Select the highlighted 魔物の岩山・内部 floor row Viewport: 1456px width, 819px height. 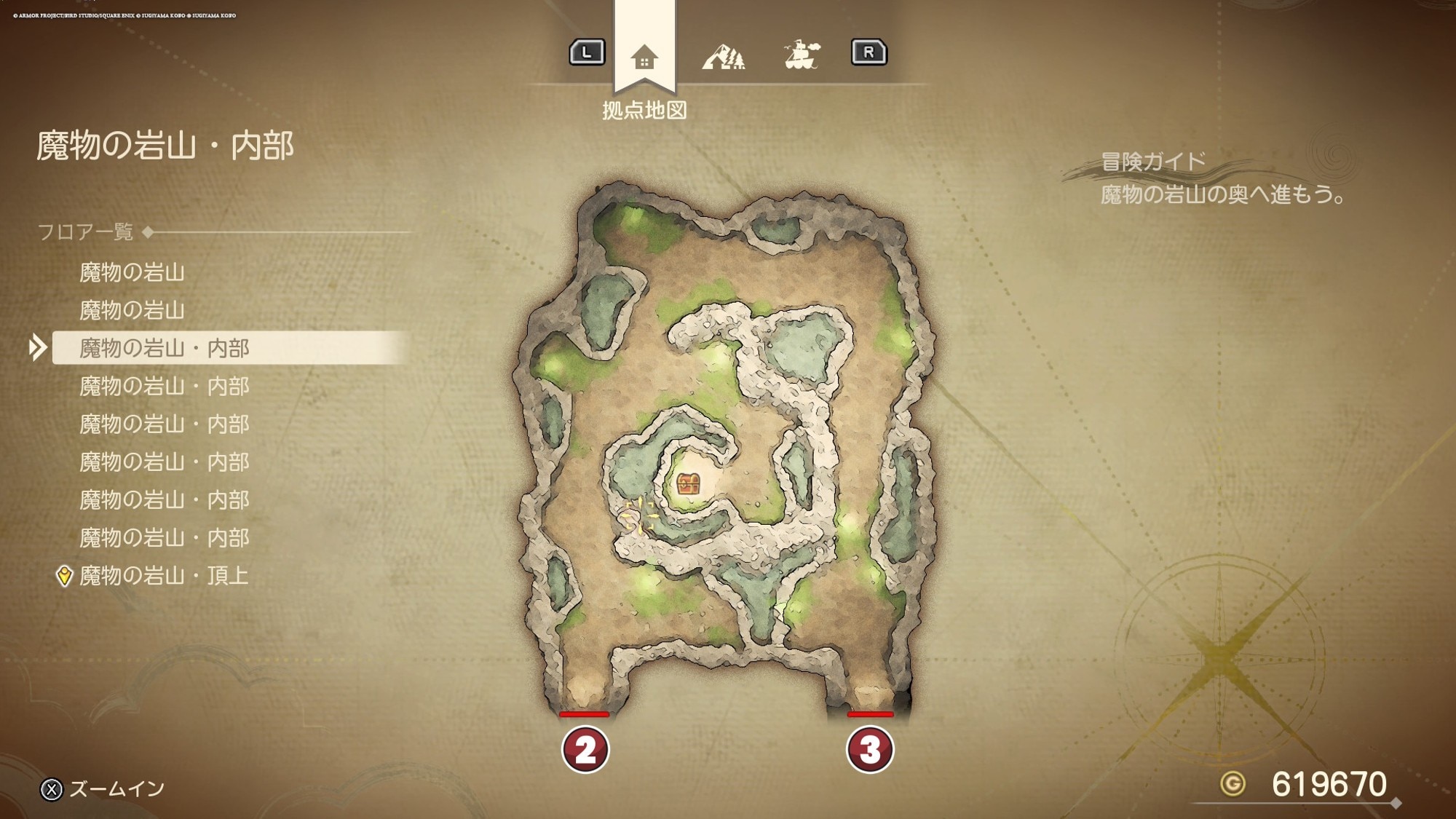point(164,348)
